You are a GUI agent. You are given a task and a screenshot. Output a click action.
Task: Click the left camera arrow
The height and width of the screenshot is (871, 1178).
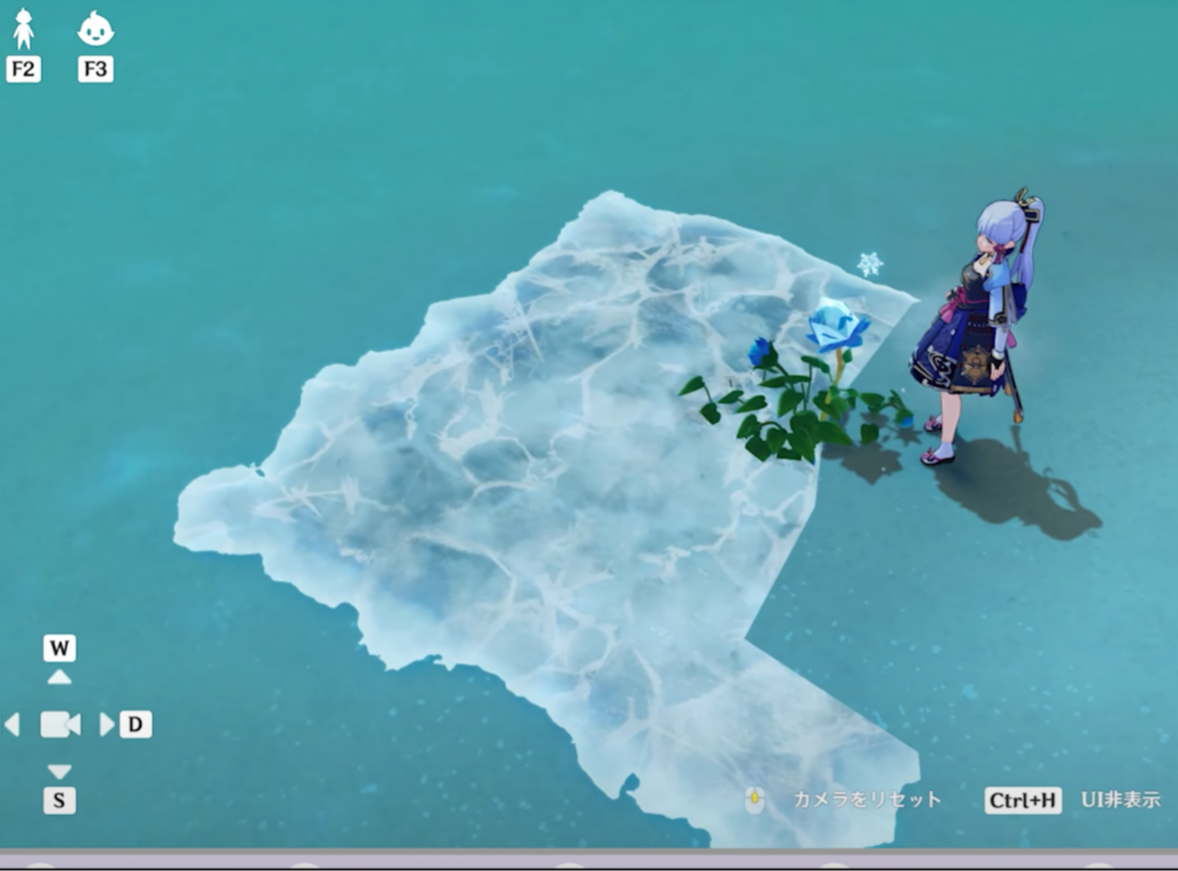[13, 724]
